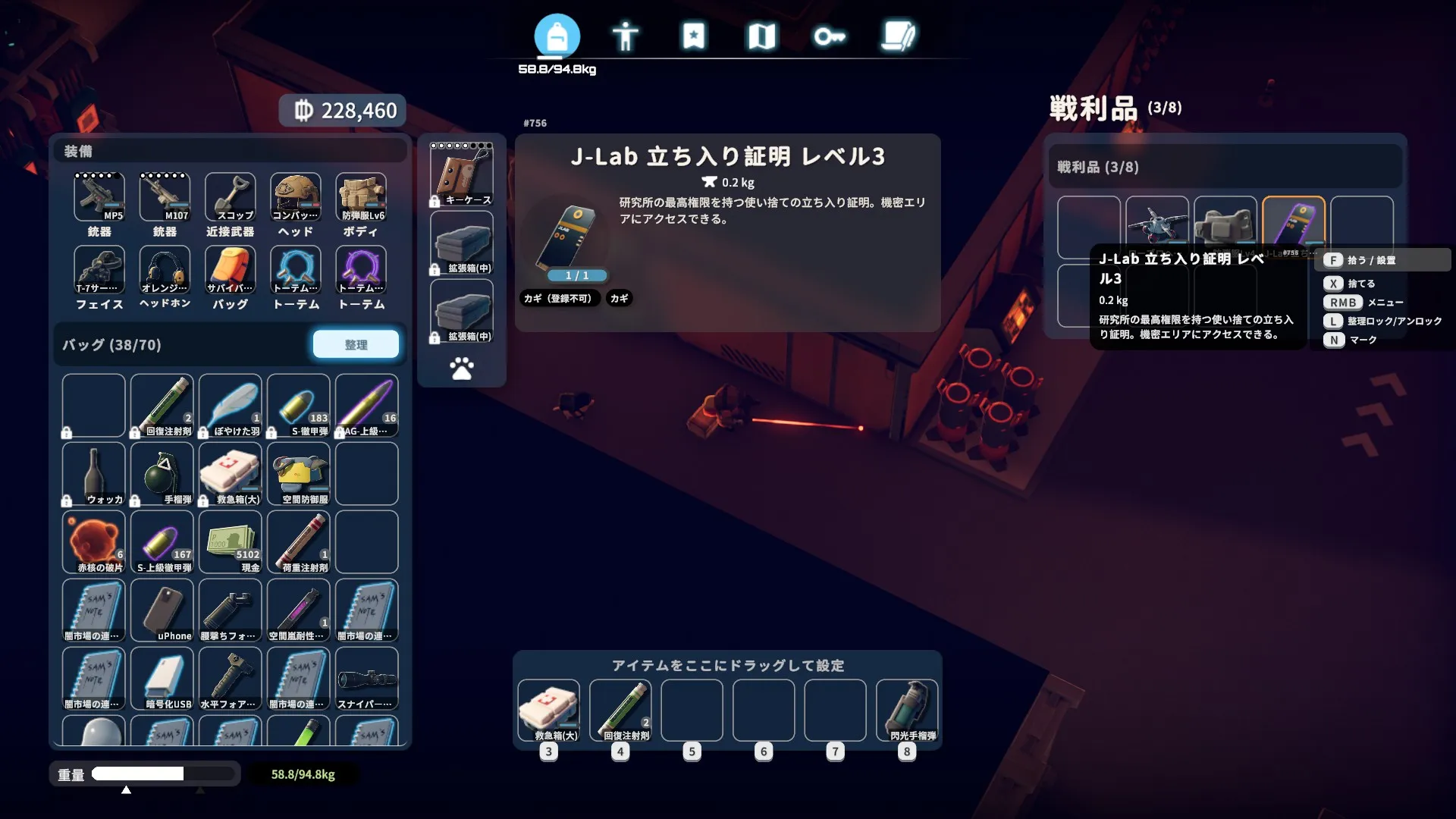Open the pet paw icon slot
Image resolution: width=1456 pixels, height=819 pixels.
point(461,369)
